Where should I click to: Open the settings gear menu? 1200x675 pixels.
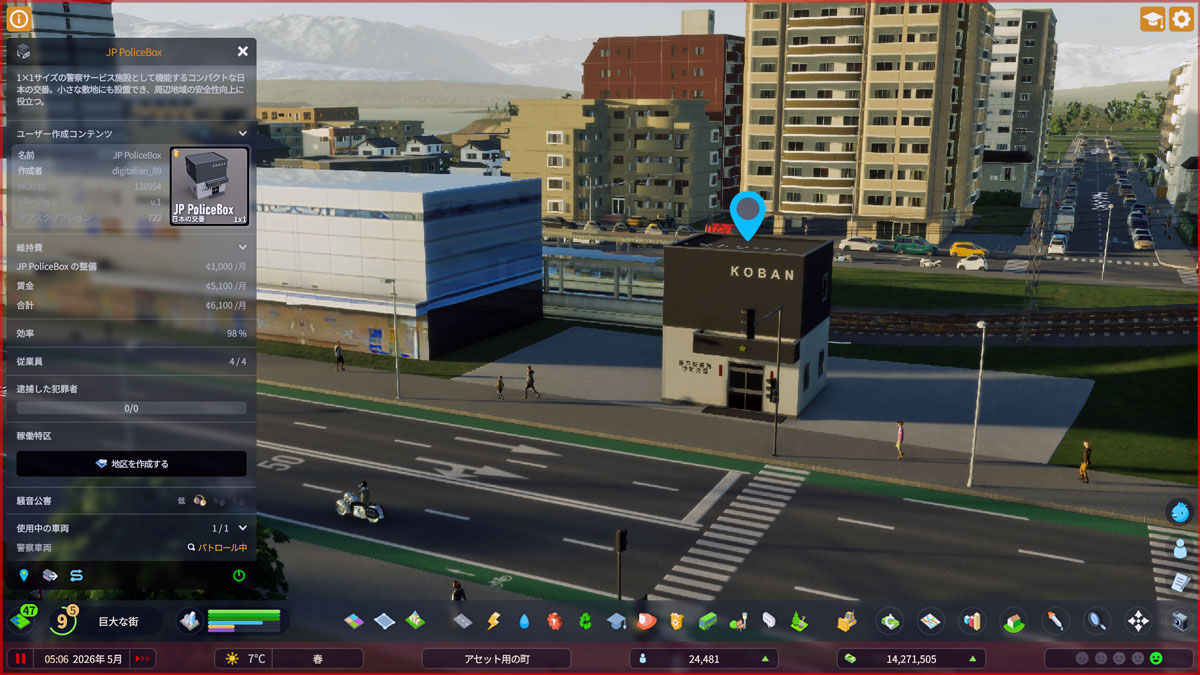[x=1181, y=19]
